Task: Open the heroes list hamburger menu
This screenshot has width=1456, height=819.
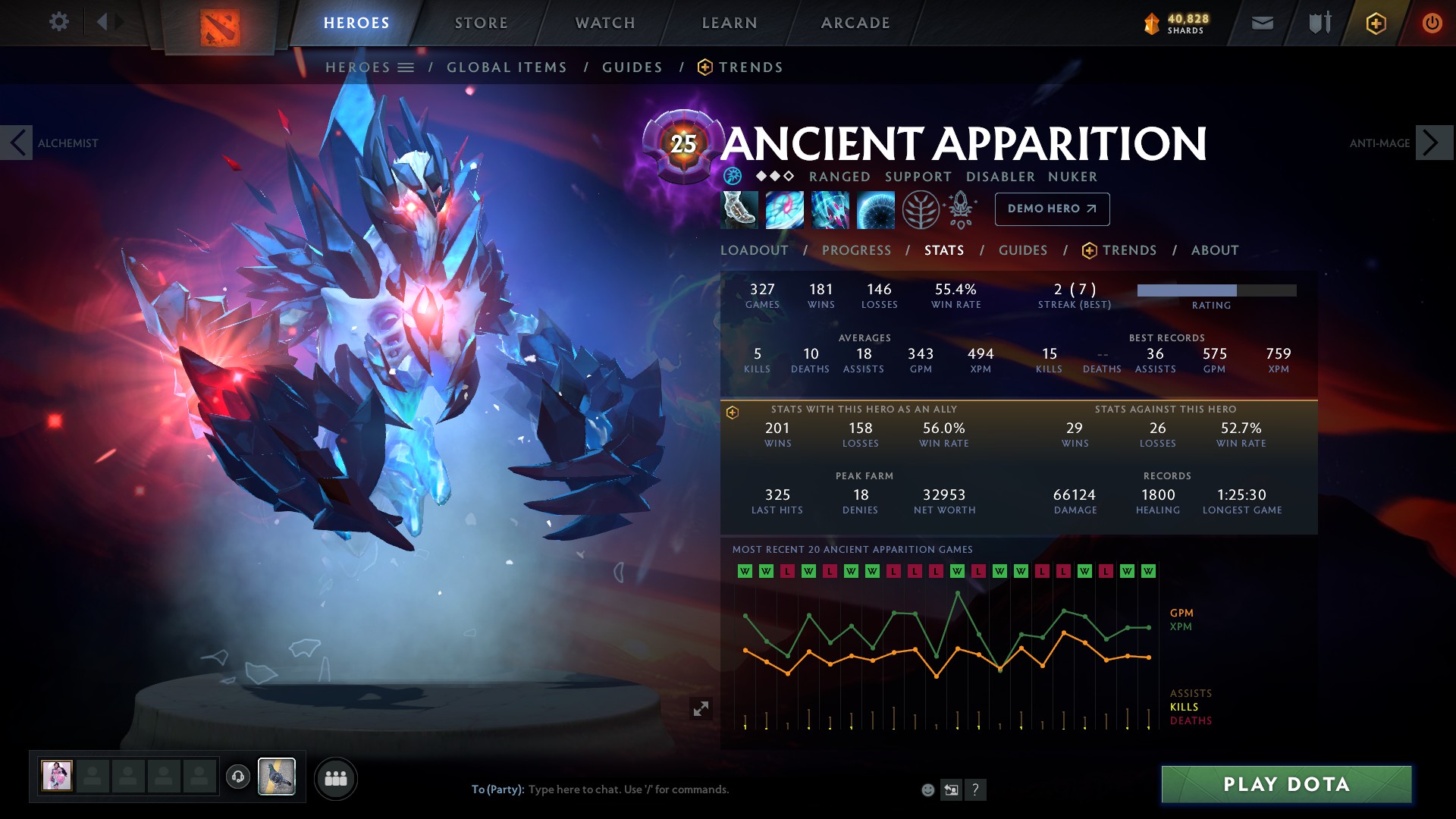Action: tap(407, 67)
